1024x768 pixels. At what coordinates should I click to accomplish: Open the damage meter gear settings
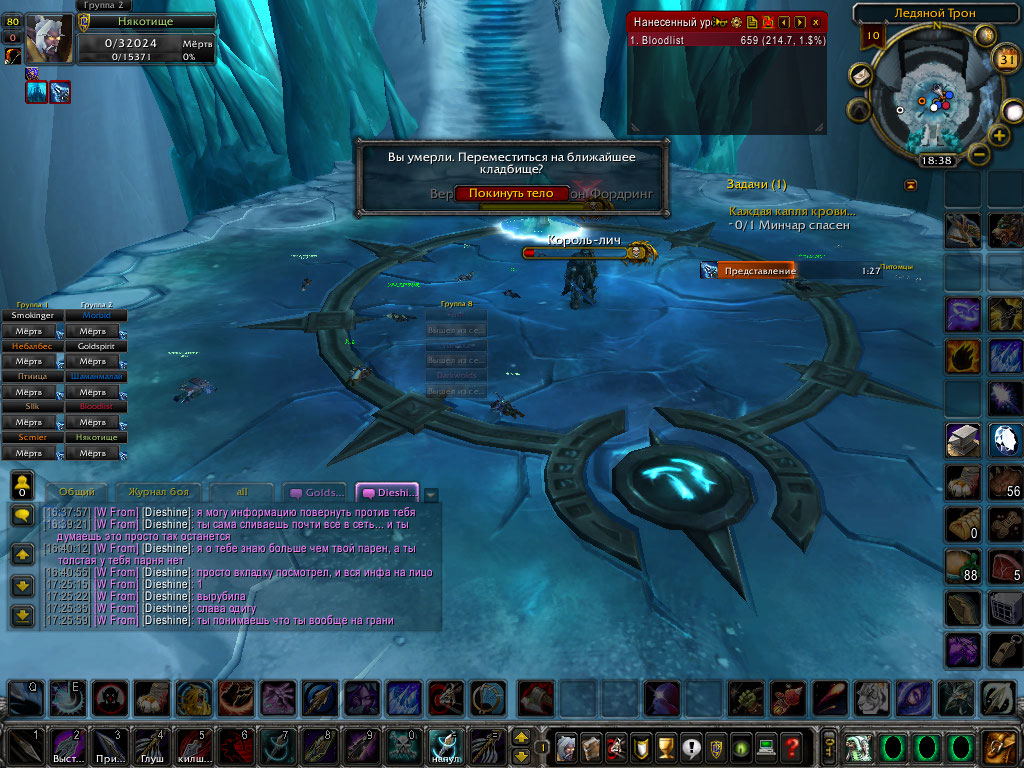[737, 21]
